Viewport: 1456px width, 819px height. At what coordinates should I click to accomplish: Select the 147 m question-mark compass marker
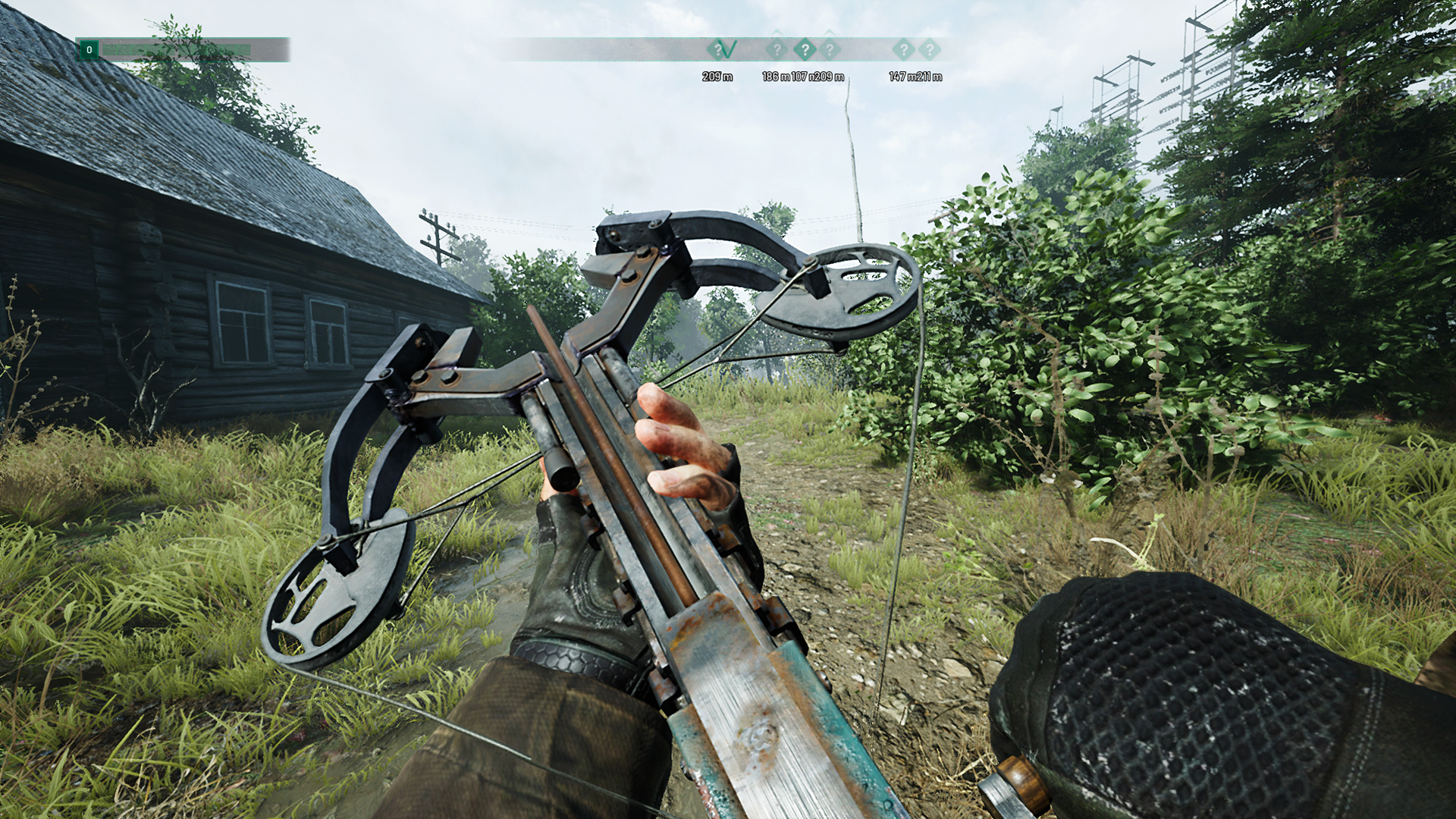coord(903,50)
